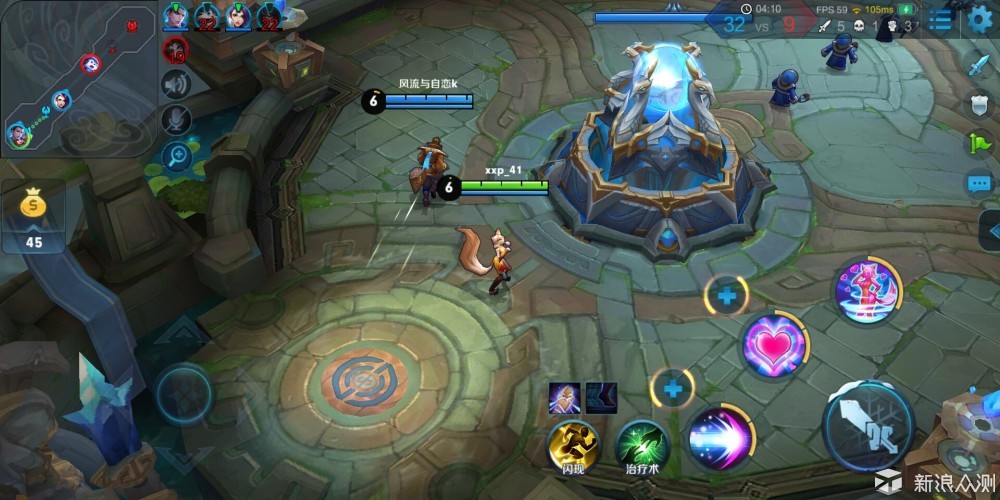
Task: Open the quick chat bubble
Action: pos(978,184)
